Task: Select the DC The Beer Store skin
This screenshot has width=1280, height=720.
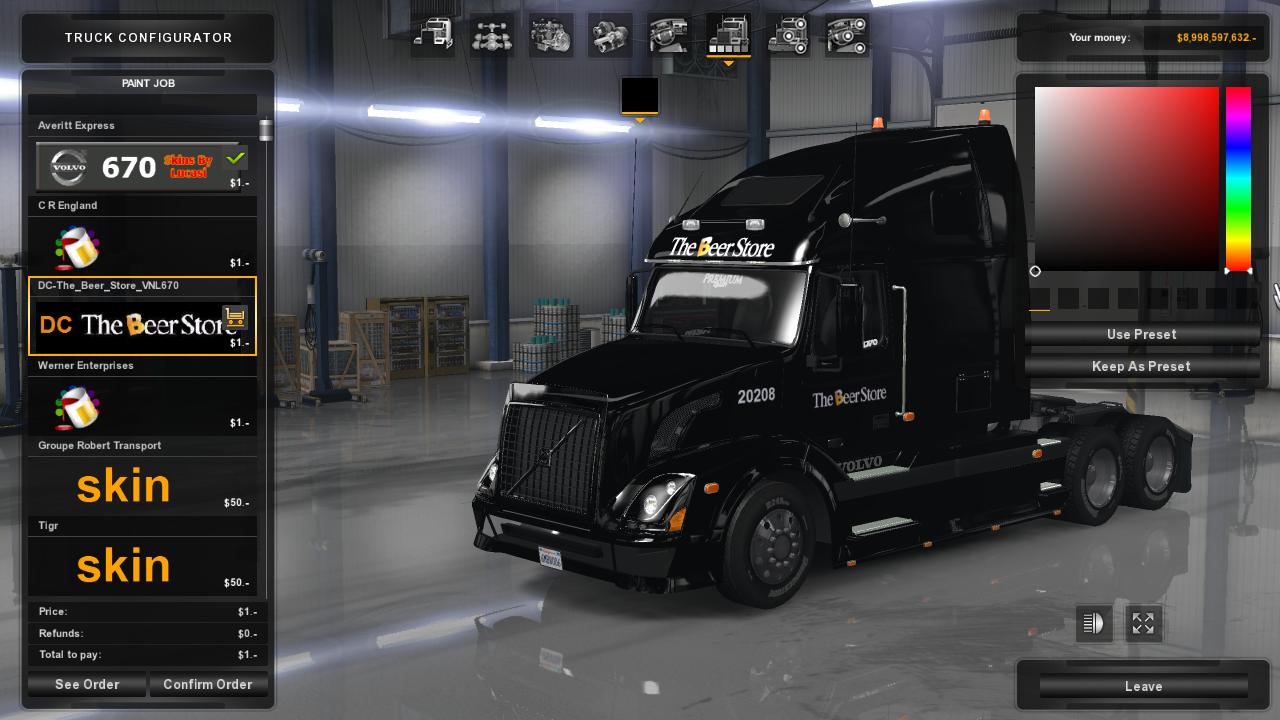Action: pyautogui.click(x=142, y=324)
